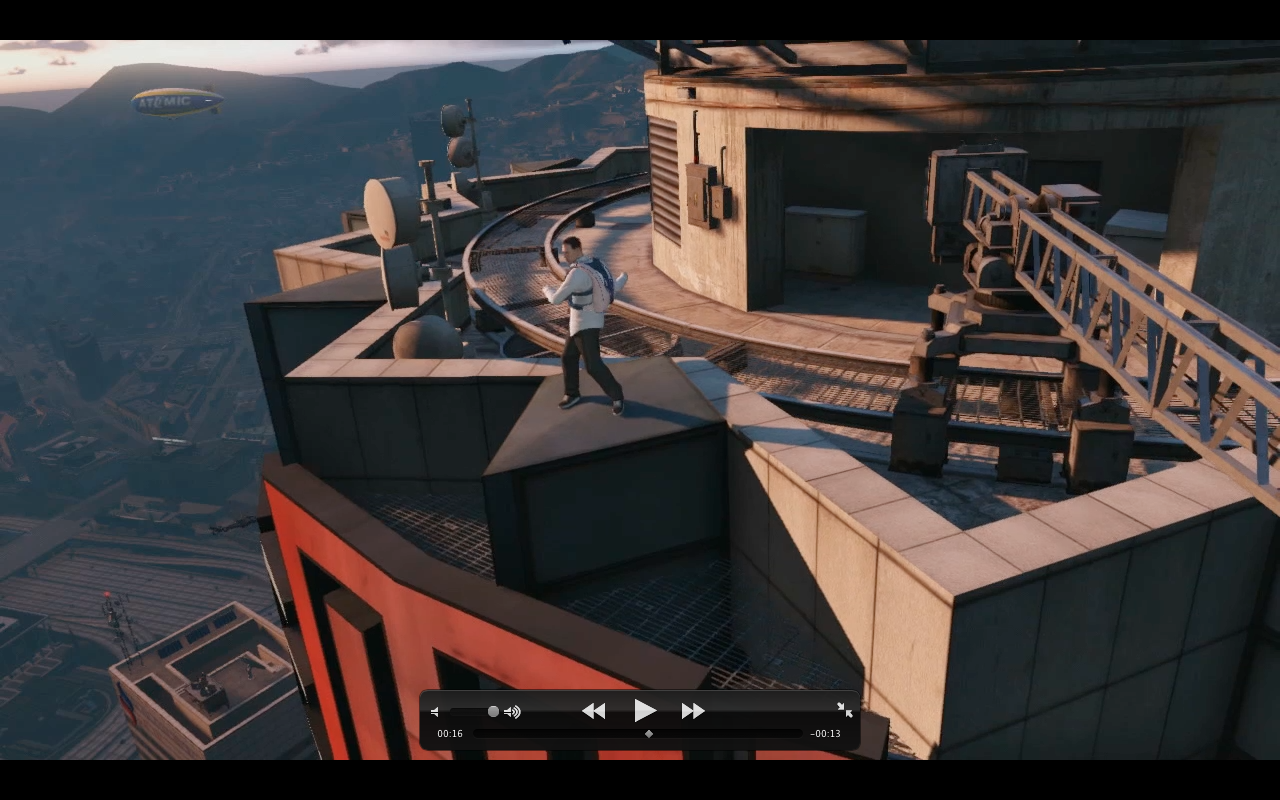The height and width of the screenshot is (800, 1280).
Task: Click the seek bar's diamond playhead marker
Action: (x=647, y=733)
